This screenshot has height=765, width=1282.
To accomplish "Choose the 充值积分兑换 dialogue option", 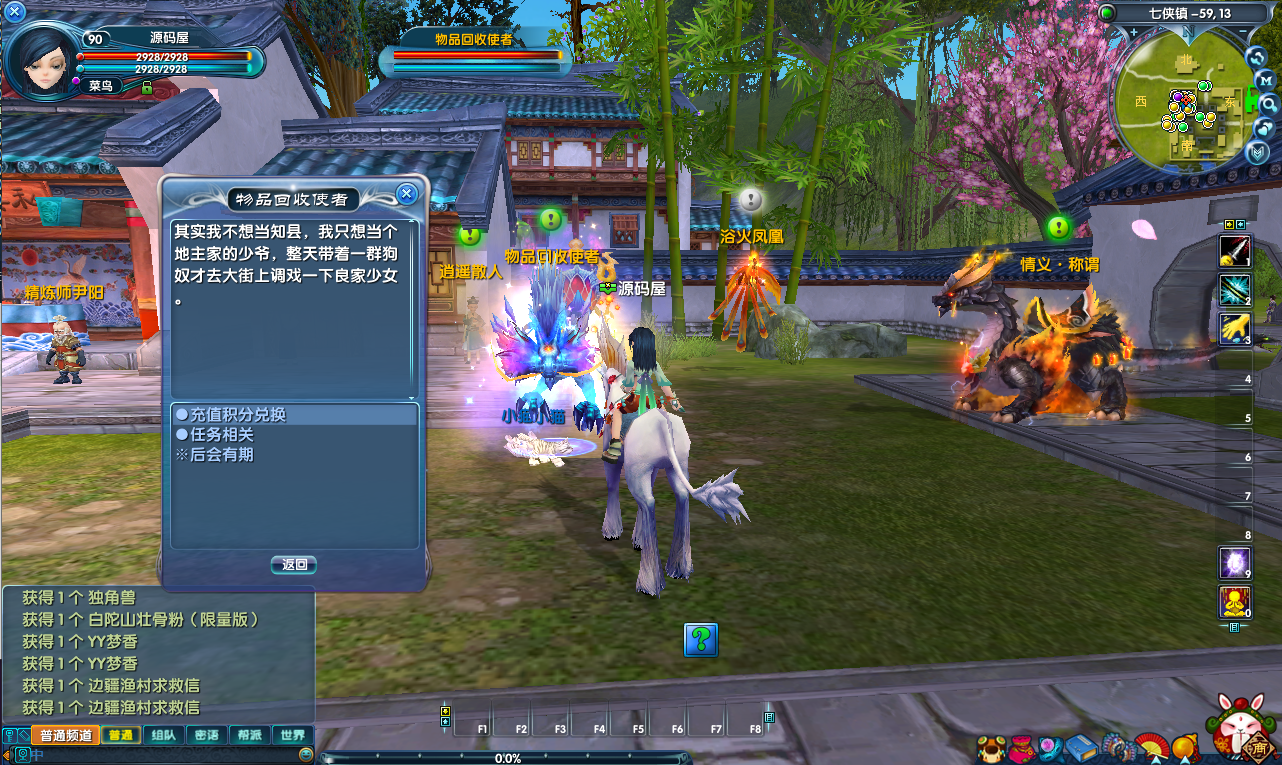I will (x=230, y=415).
